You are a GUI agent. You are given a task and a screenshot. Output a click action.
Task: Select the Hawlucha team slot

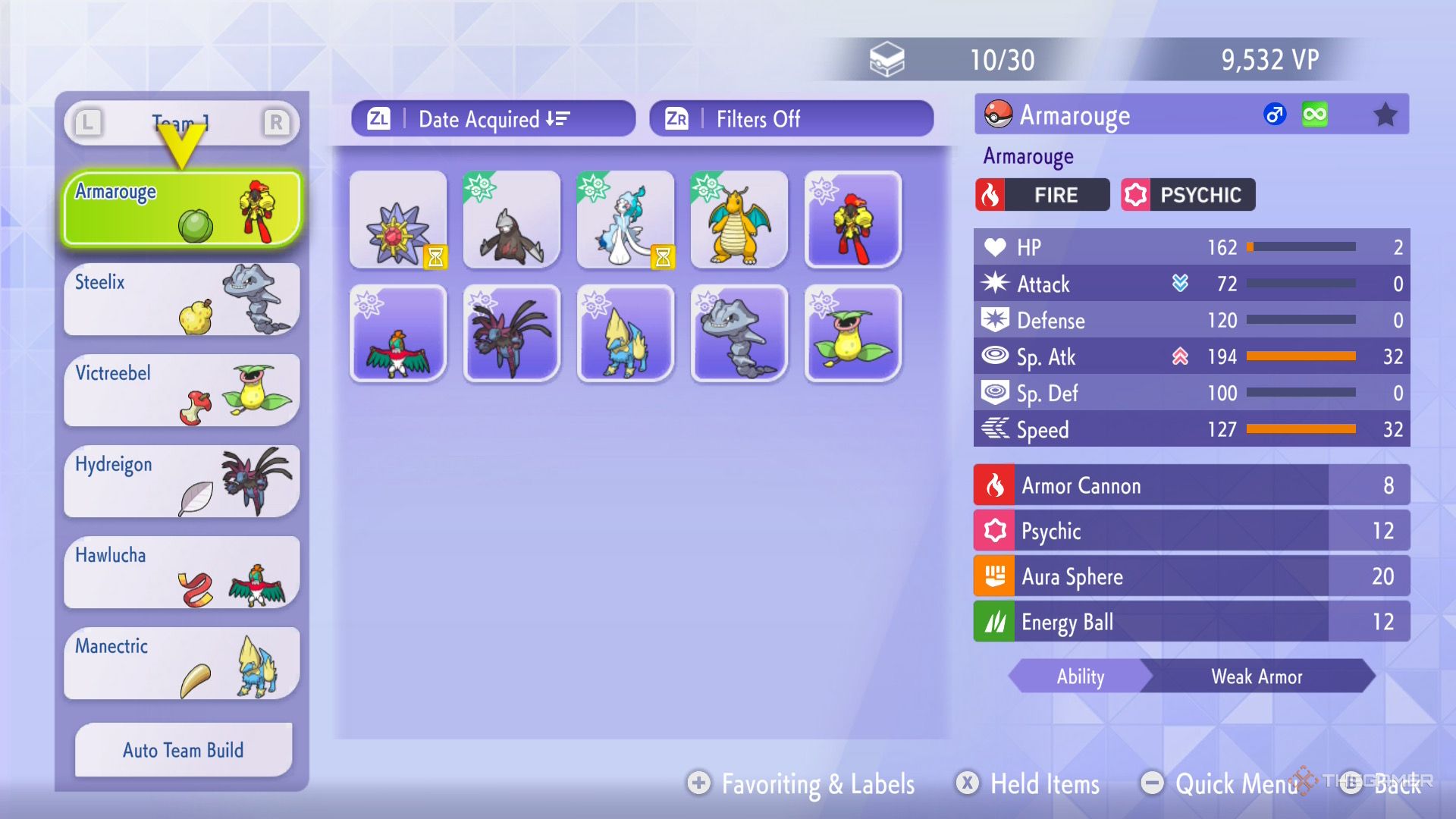pyautogui.click(x=182, y=573)
